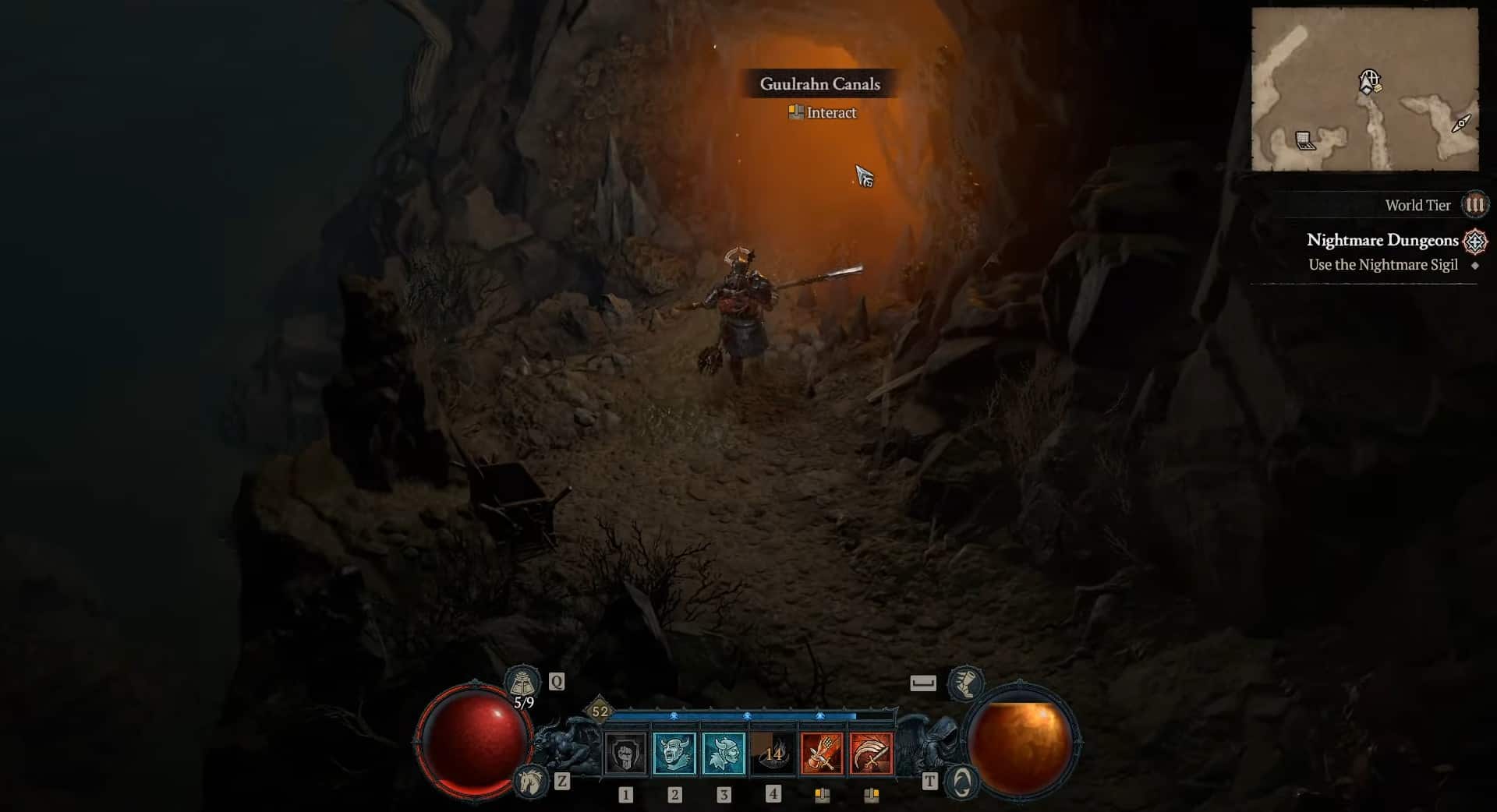This screenshot has height=812, width=1497.
Task: Drink a health potion from the Q slot
Action: coord(525,682)
